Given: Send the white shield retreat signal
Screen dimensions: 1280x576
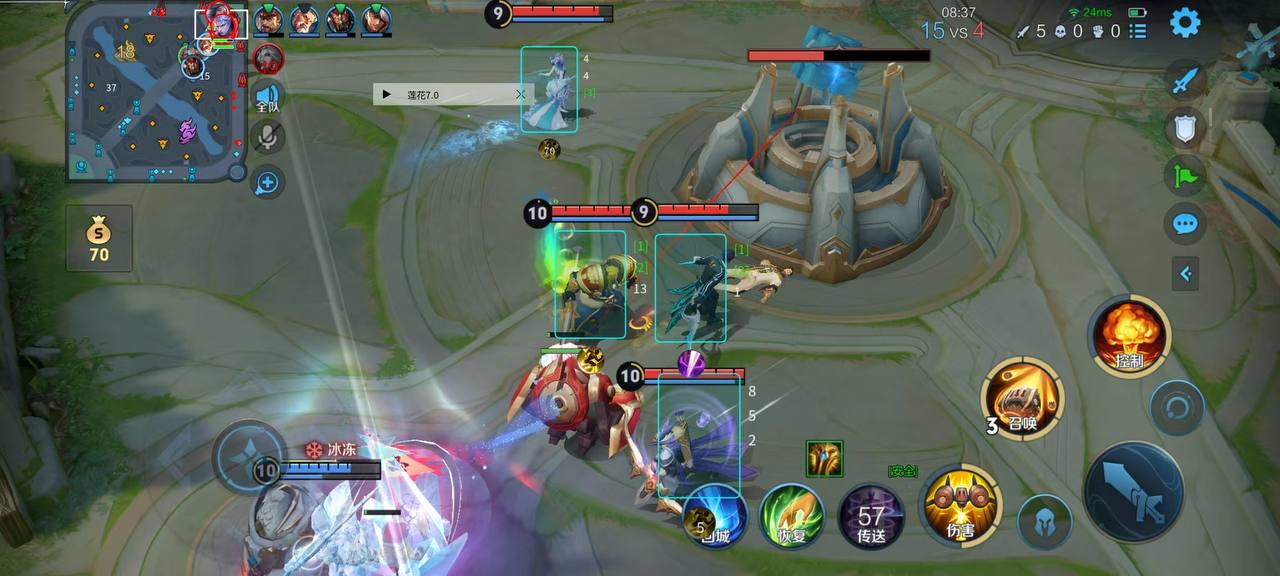Looking at the screenshot, I should [1185, 128].
